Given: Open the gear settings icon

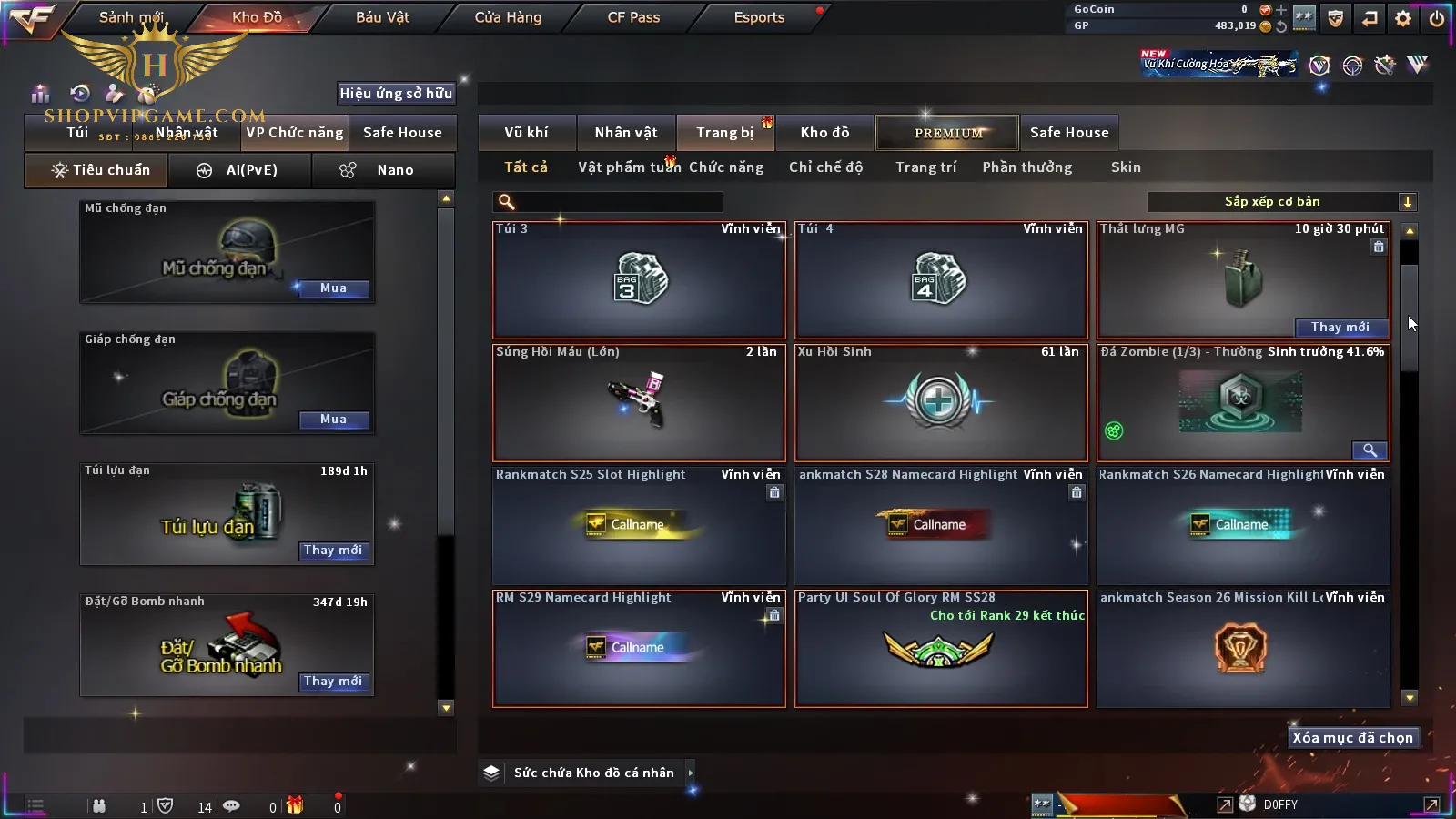Looking at the screenshot, I should (x=1403, y=18).
